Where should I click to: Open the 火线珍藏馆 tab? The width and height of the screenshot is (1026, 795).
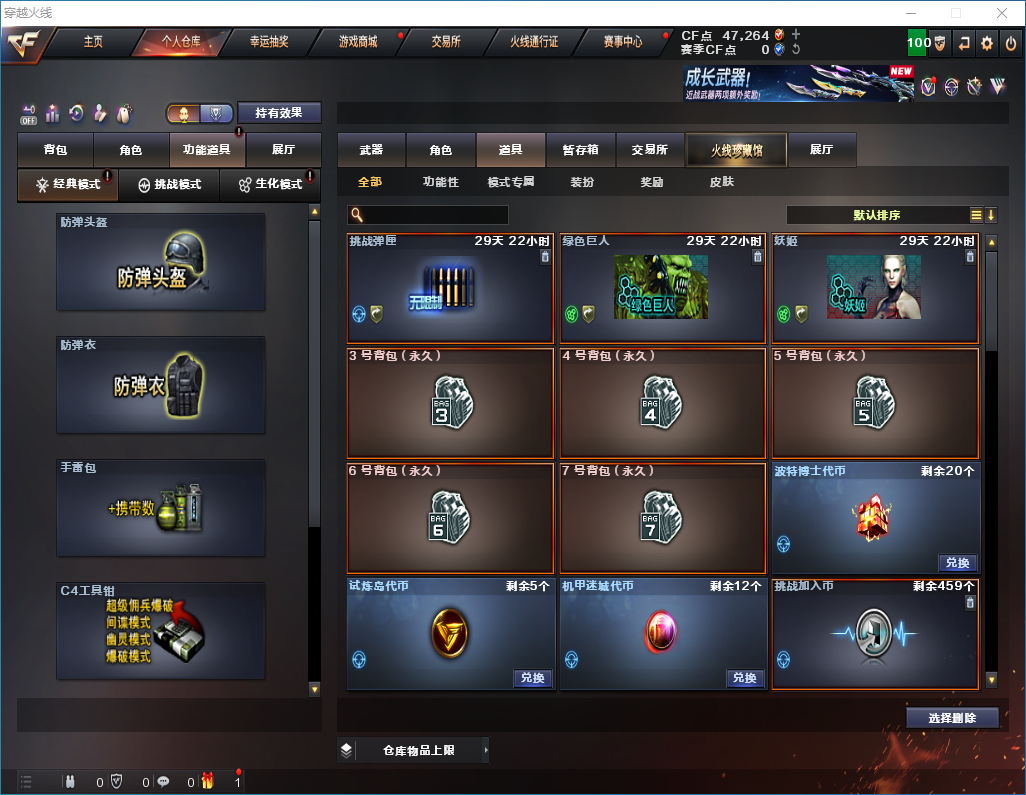(x=736, y=150)
